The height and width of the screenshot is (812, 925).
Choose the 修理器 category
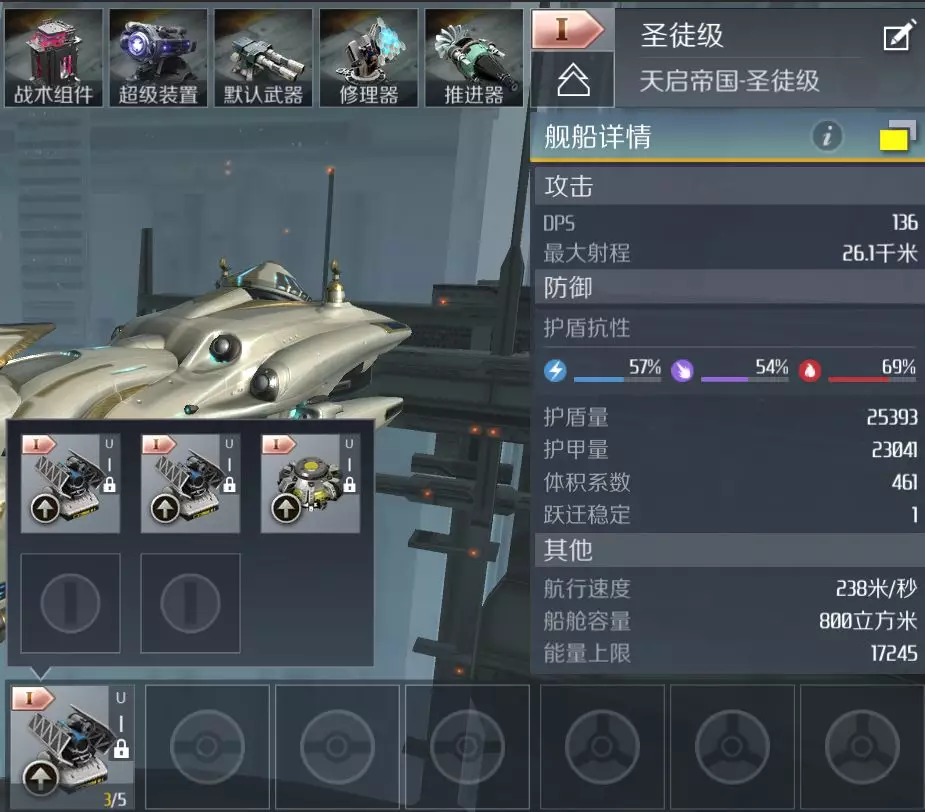[368, 57]
